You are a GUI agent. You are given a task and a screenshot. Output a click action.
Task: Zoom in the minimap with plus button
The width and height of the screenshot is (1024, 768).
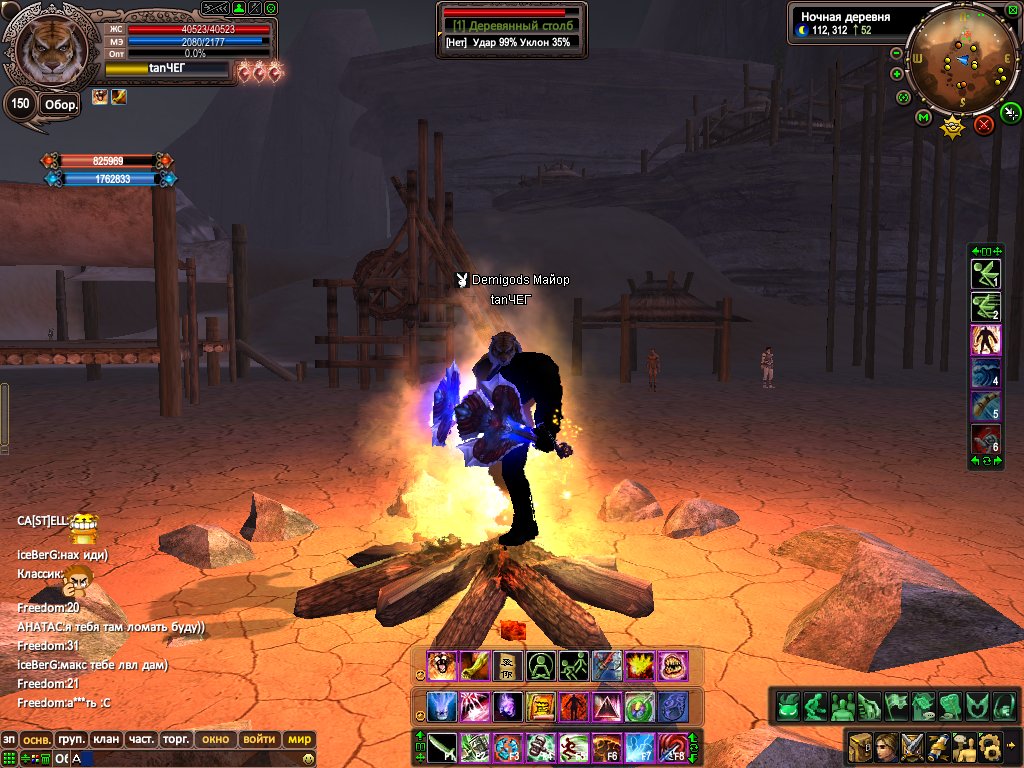(896, 74)
